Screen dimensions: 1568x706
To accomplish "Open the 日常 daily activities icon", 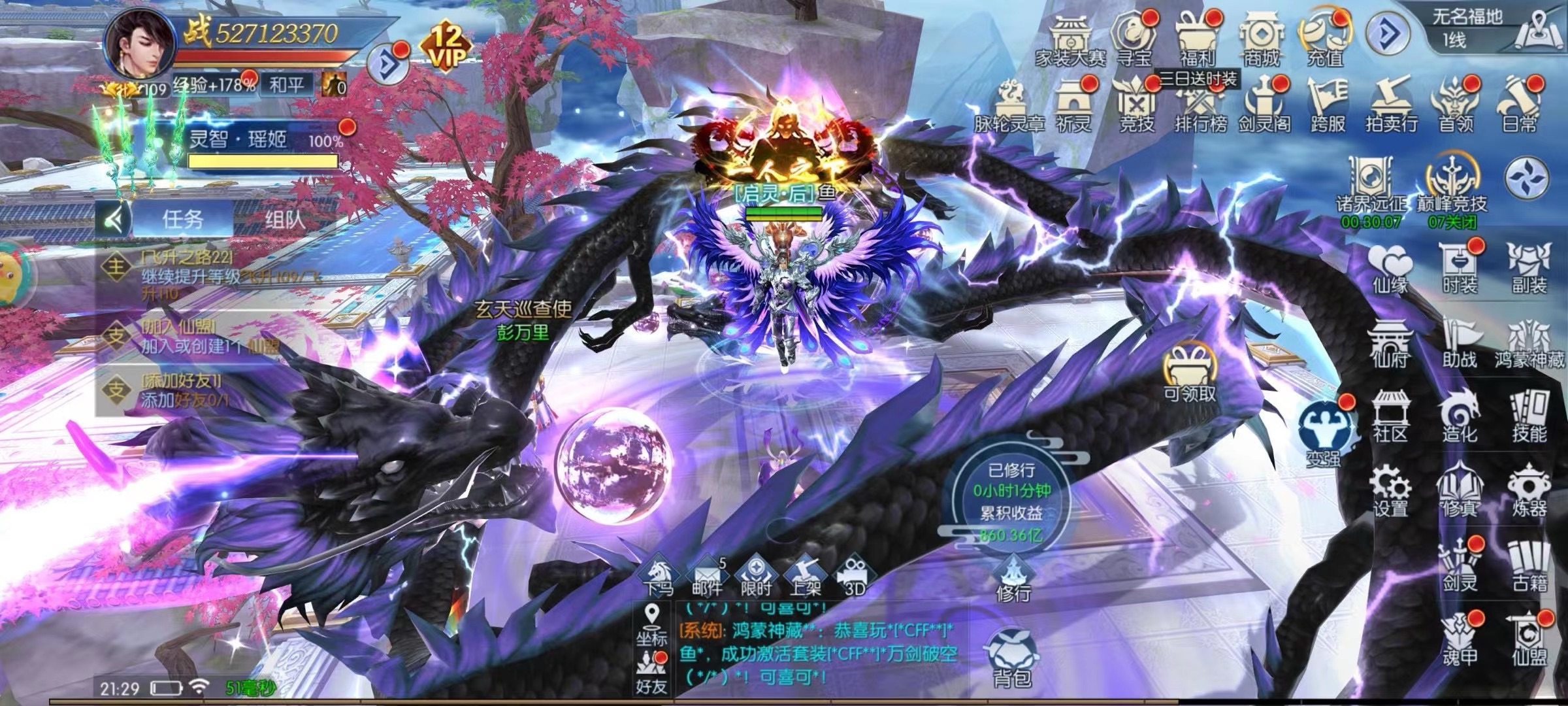I will [x=1519, y=105].
